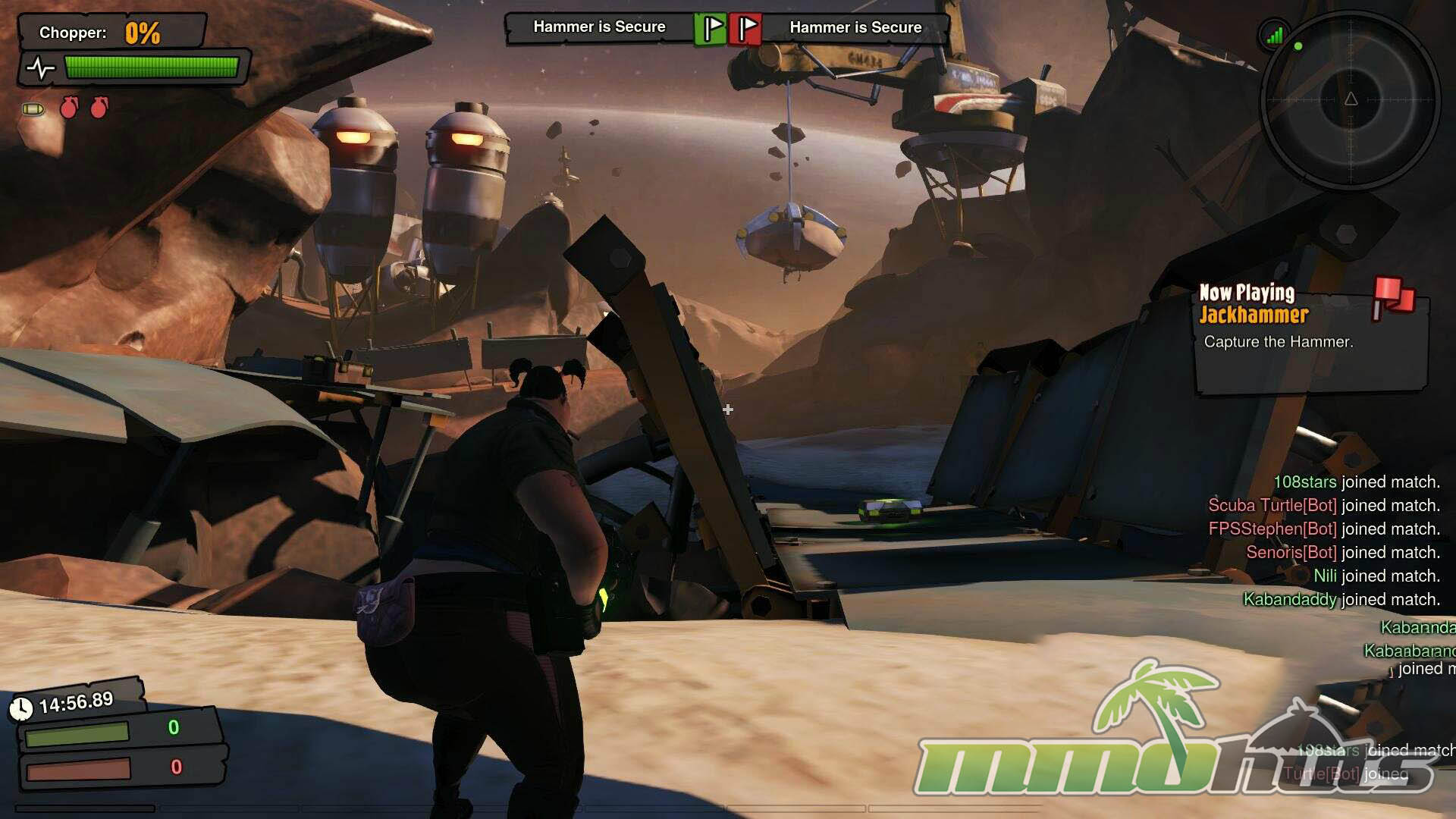Click the Scuba Turtle[Bot] joined match message
This screenshot has width=1456, height=819.
click(x=1323, y=505)
